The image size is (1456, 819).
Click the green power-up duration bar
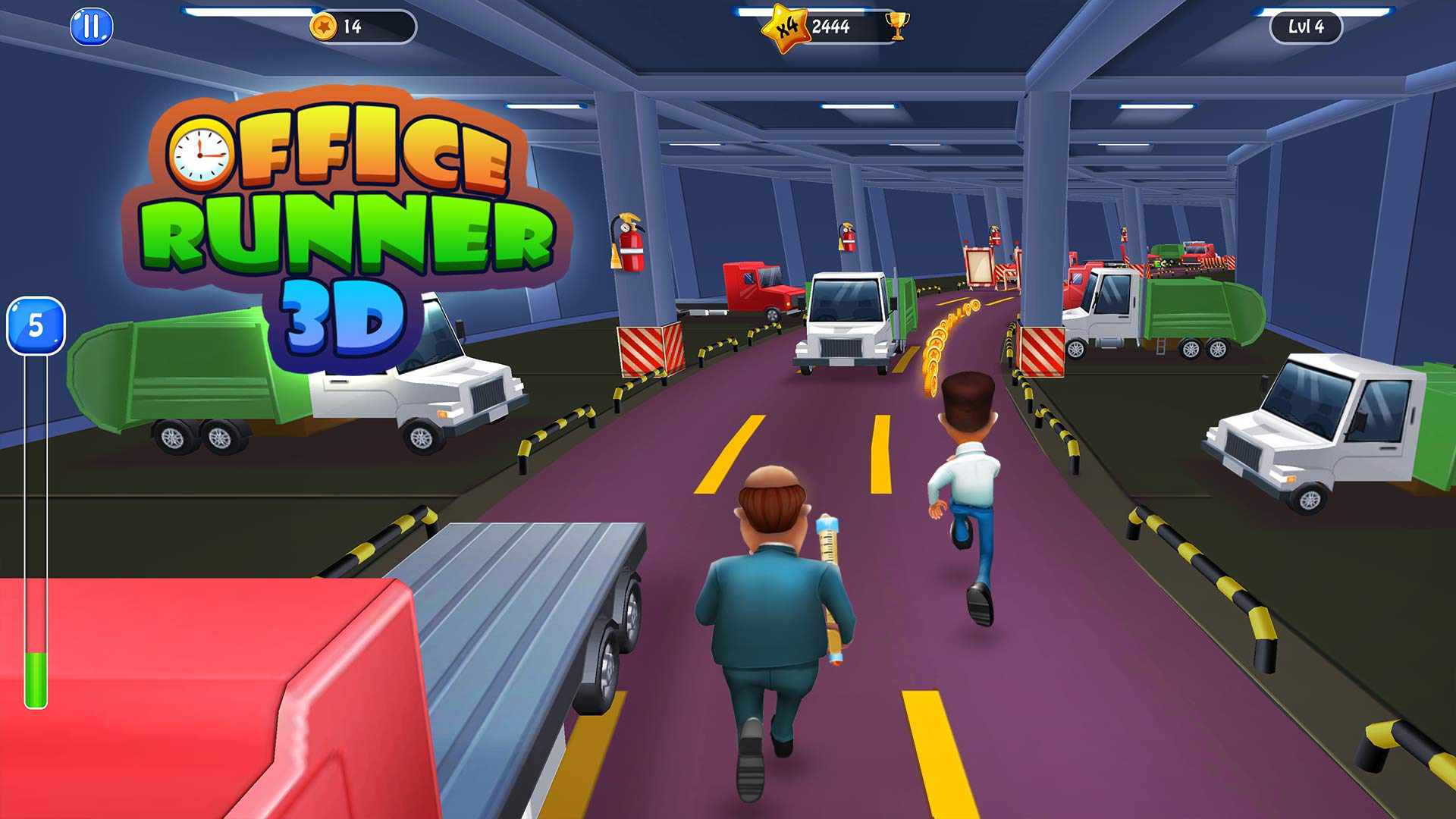[33, 675]
